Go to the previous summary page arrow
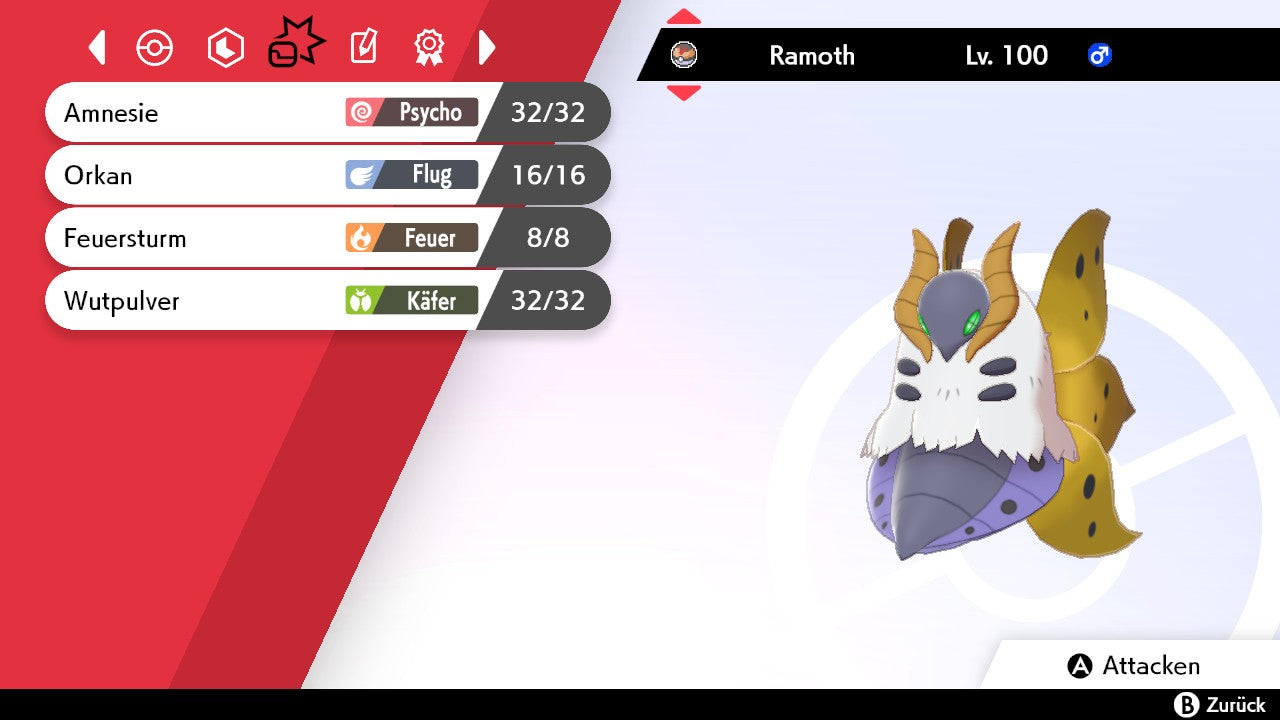Image resolution: width=1280 pixels, height=720 pixels. click(97, 47)
